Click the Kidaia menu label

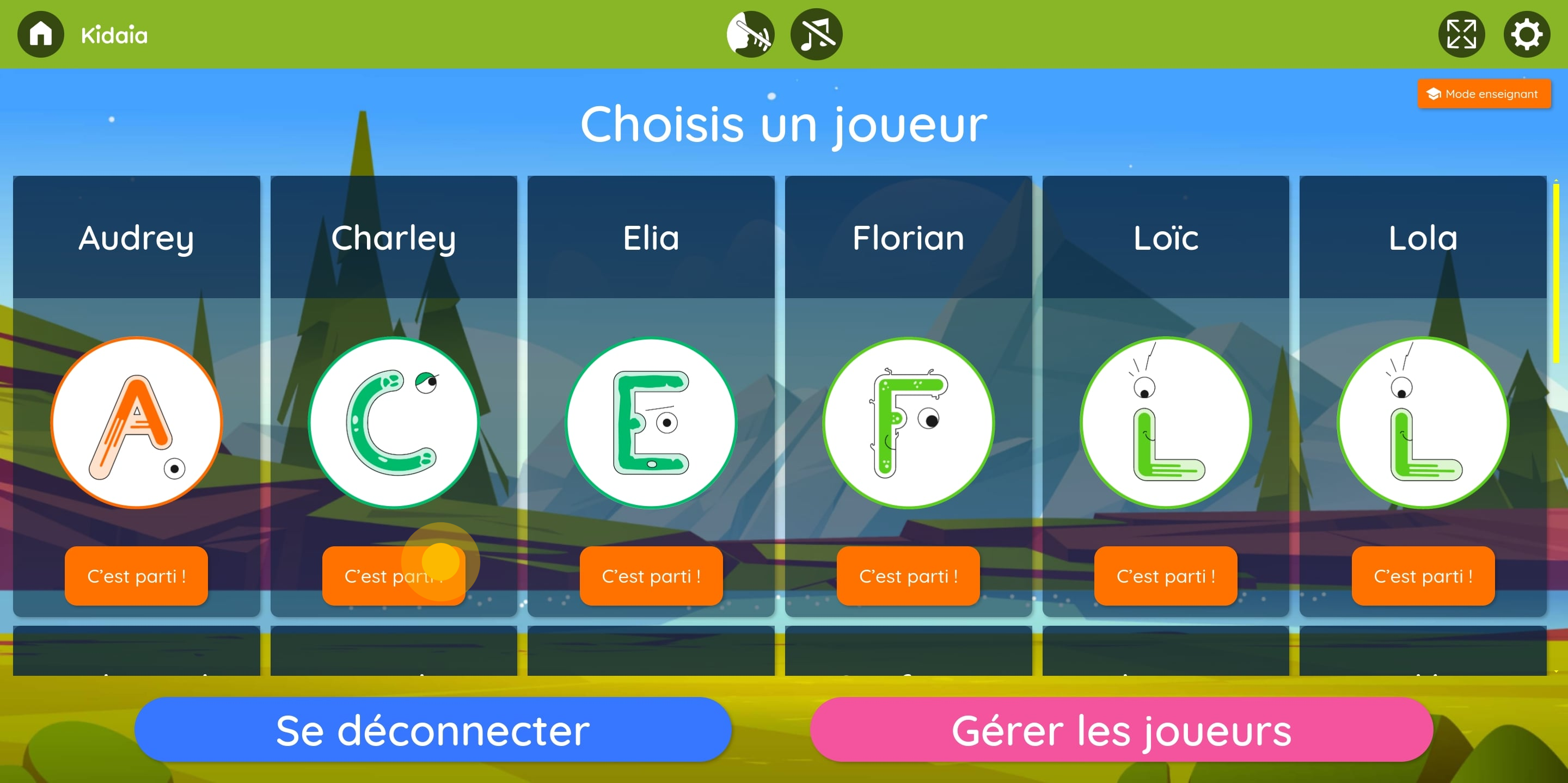(x=114, y=35)
